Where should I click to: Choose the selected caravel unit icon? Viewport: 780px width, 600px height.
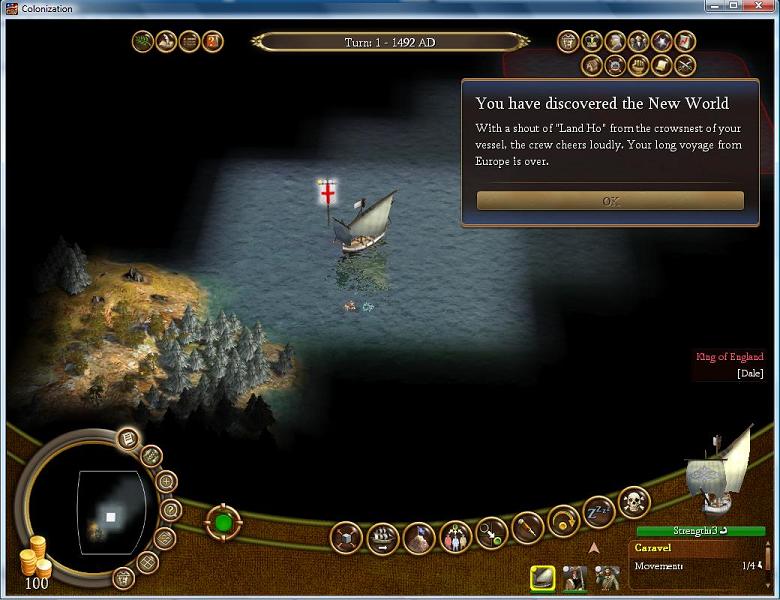(x=543, y=577)
